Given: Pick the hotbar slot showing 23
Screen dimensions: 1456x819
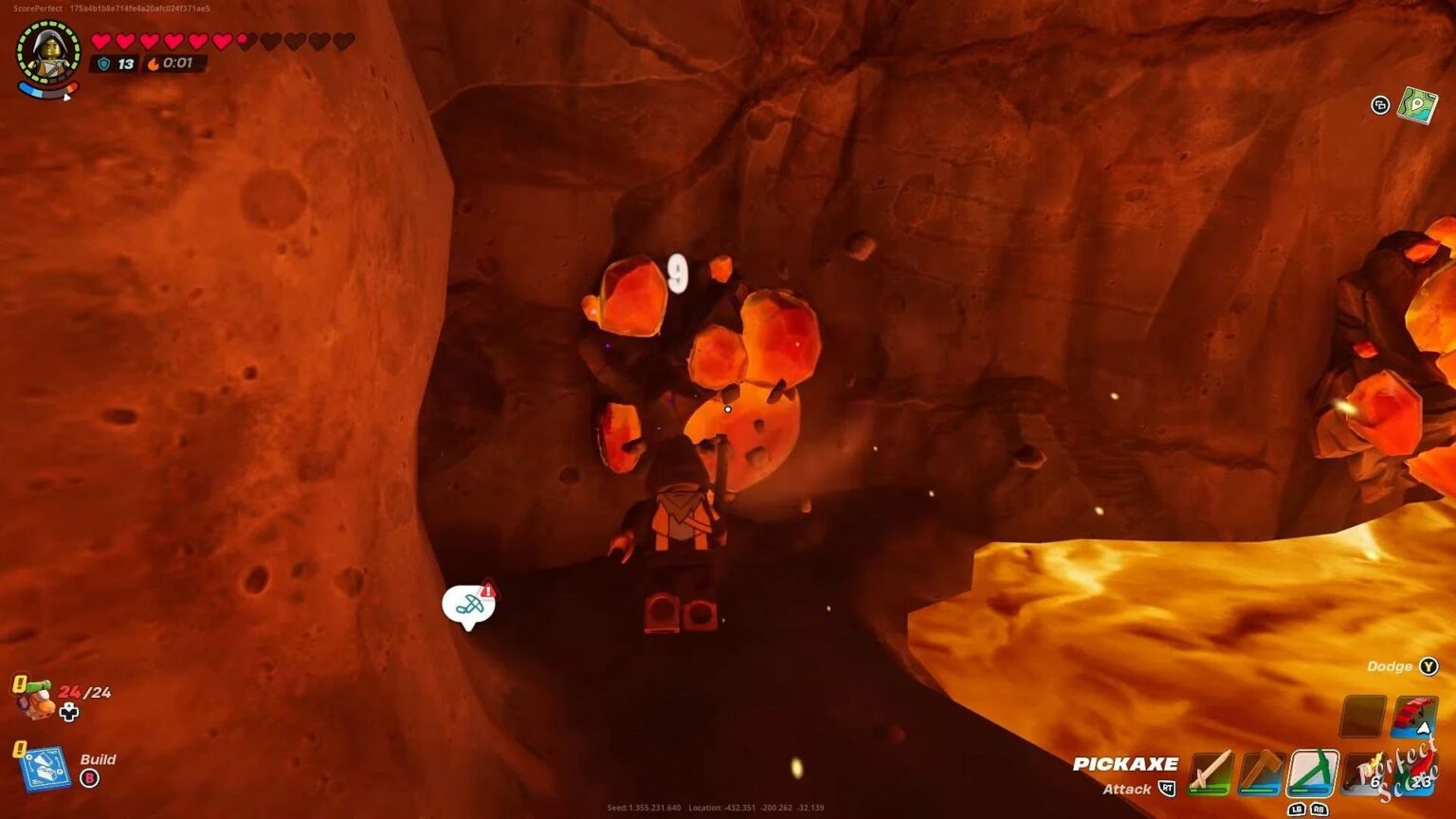Looking at the screenshot, I should (1415, 773).
